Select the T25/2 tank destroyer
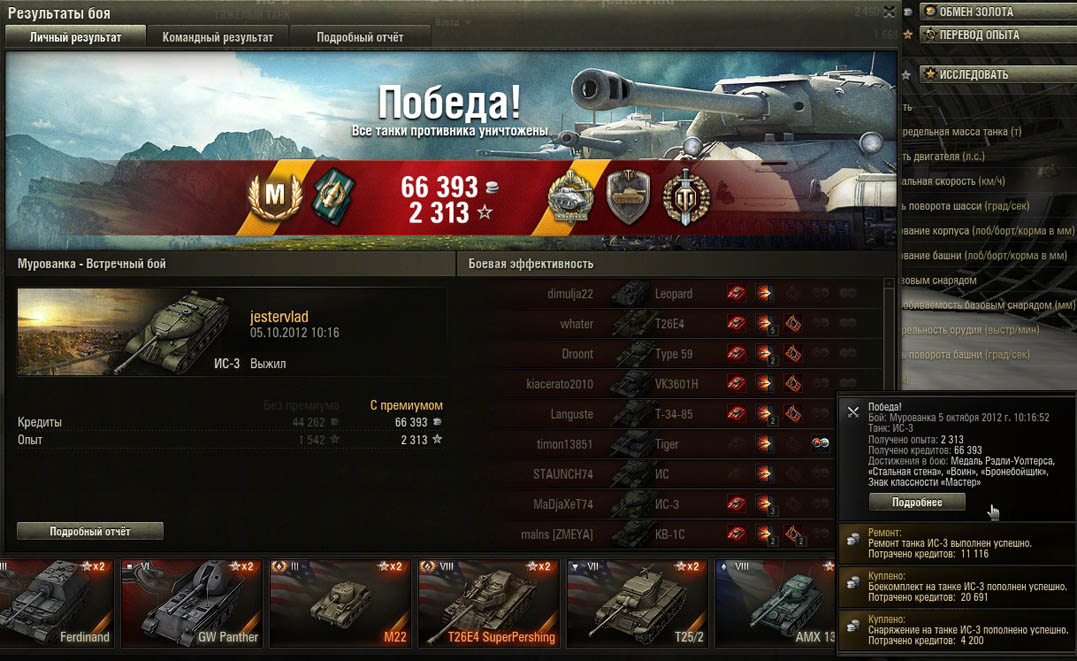Screen dimensions: 1077x661 click(x=637, y=603)
